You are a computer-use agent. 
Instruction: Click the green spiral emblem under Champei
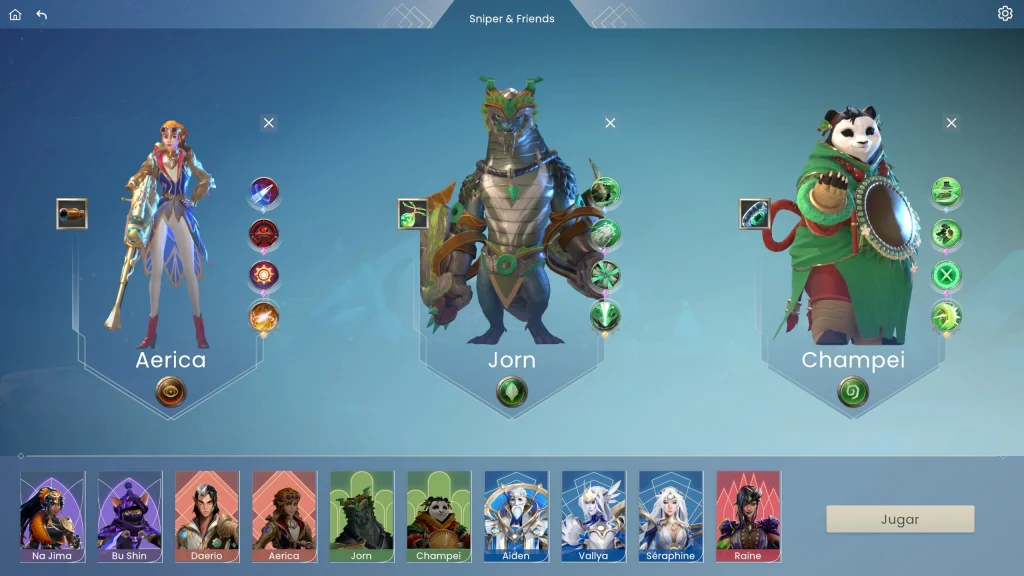(x=853, y=391)
